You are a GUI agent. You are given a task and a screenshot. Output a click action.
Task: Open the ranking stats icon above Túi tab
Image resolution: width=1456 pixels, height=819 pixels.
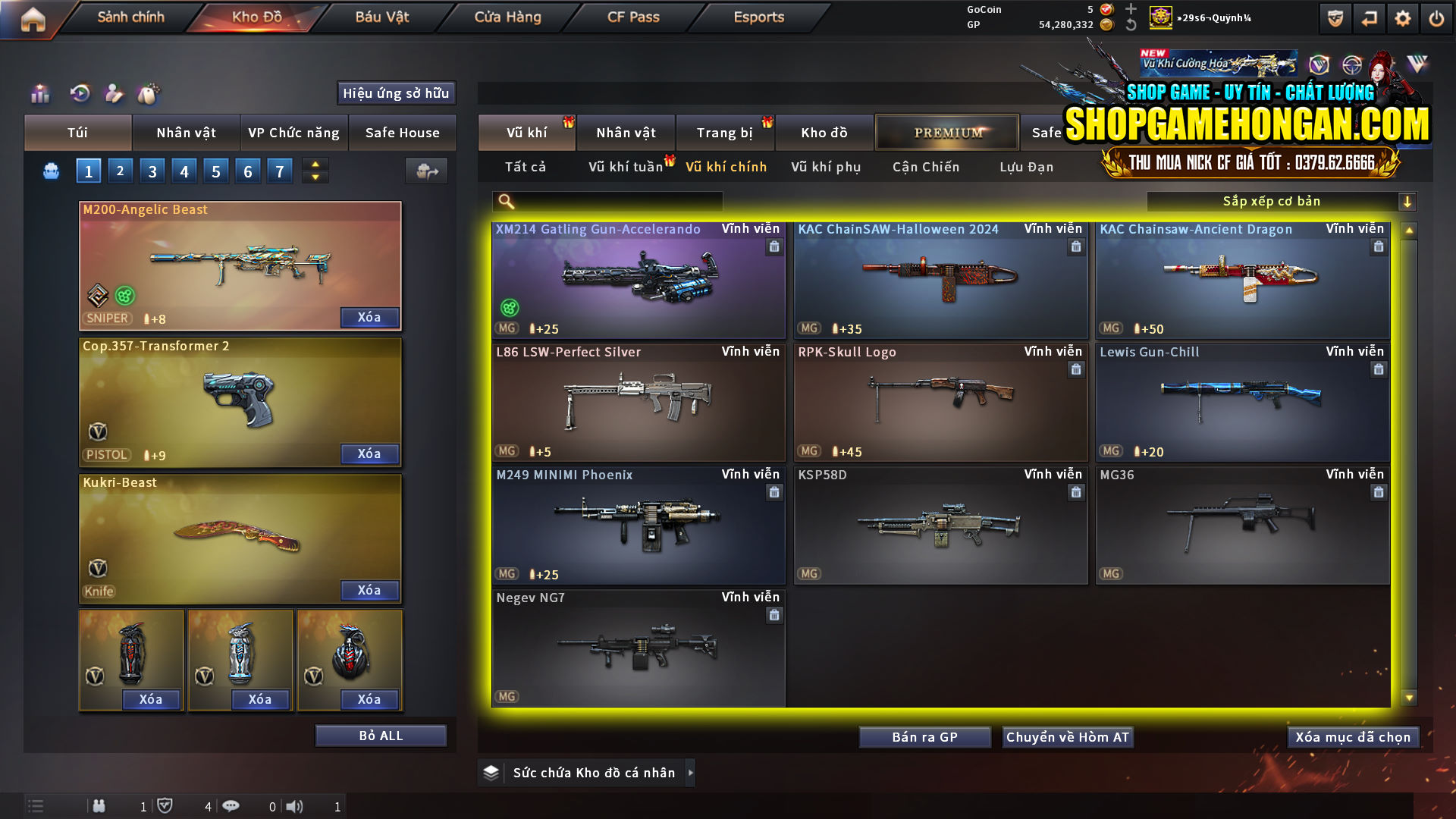tap(39, 93)
